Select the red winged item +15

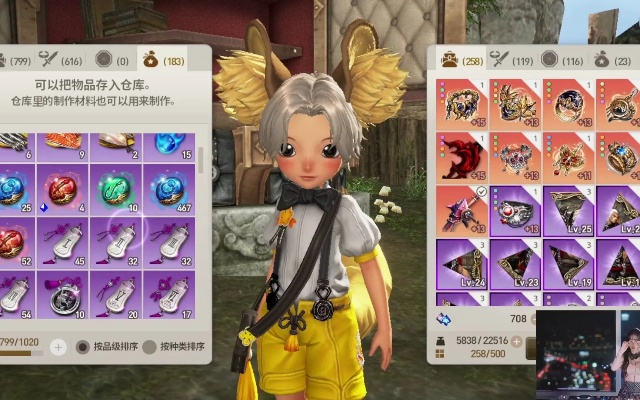coord(461,156)
